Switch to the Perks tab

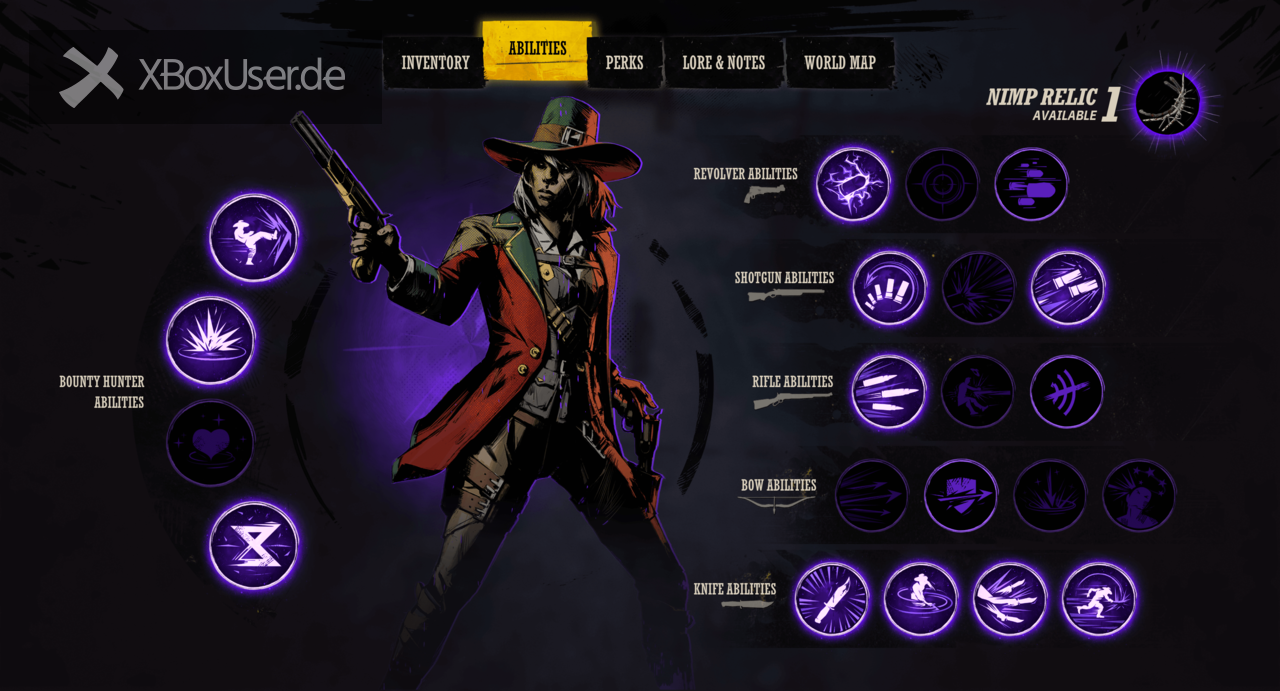[x=624, y=63]
